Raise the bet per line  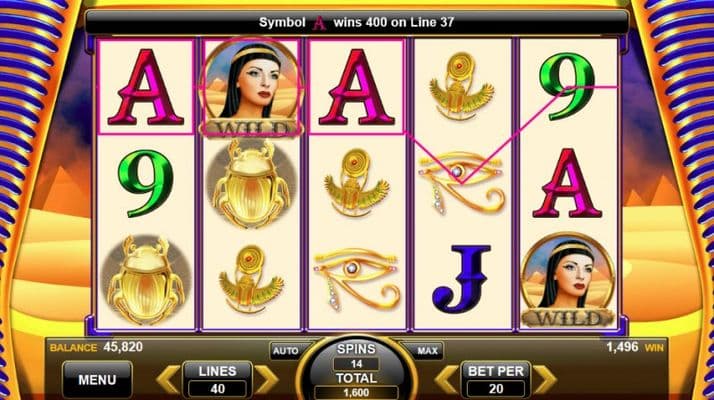click(544, 379)
